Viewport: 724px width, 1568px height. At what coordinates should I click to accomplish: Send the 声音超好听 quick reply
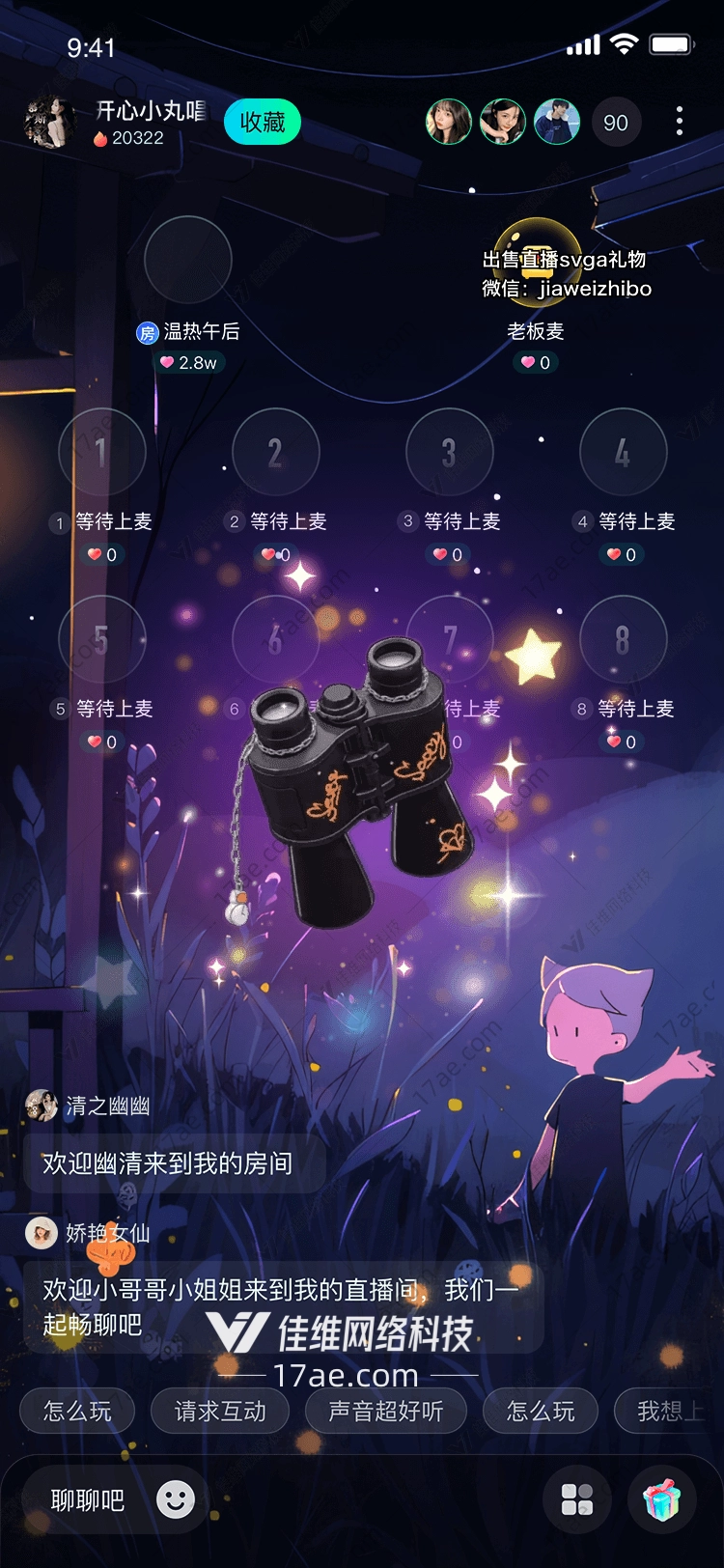tap(385, 1412)
